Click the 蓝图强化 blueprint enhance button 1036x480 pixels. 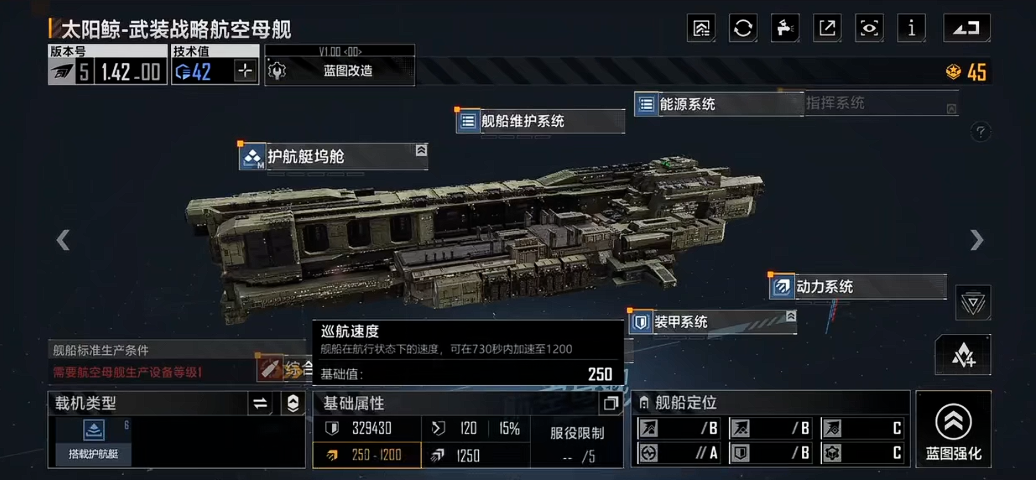pyautogui.click(x=953, y=430)
